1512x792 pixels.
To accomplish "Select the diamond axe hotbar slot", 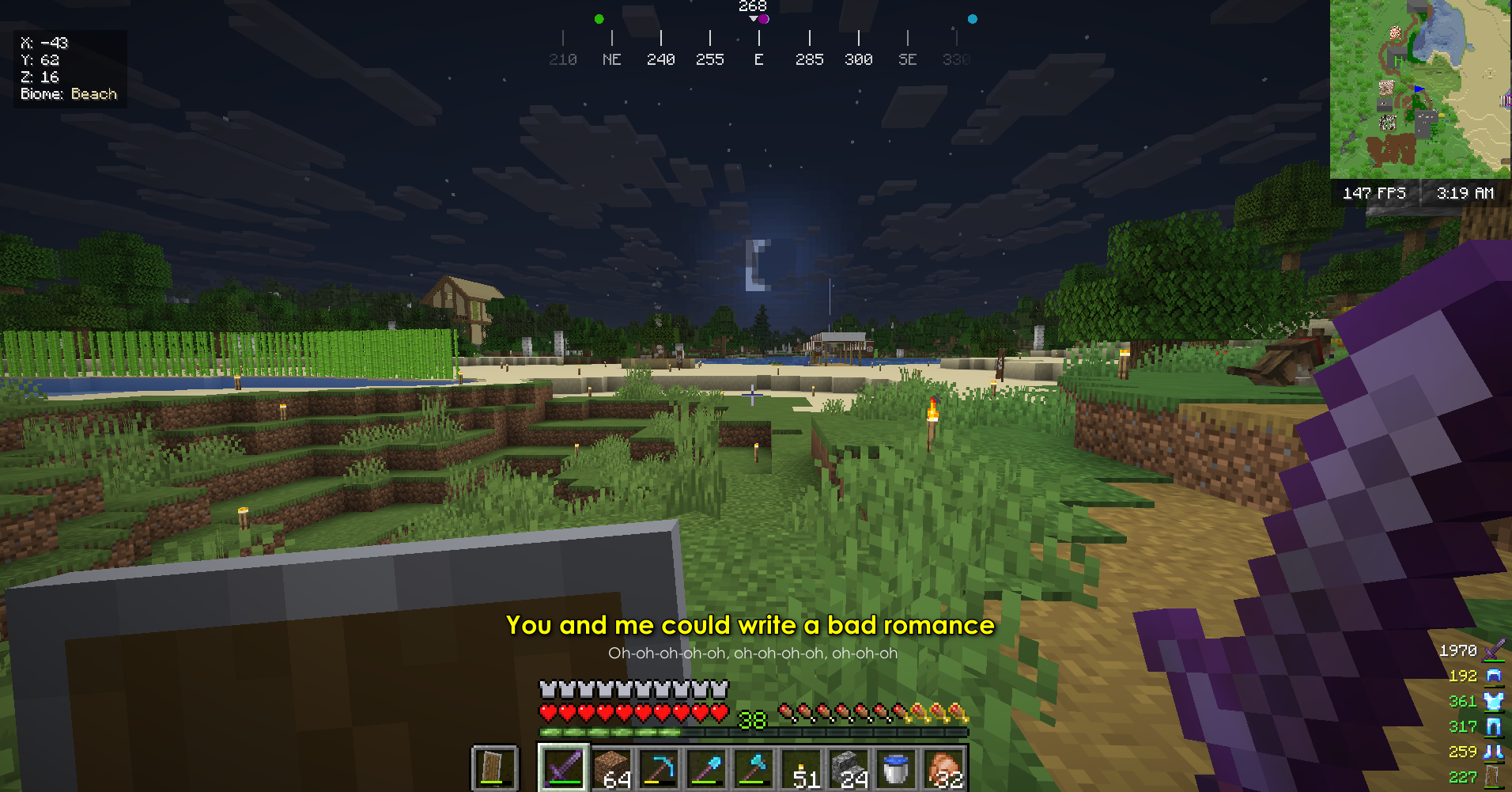I will coord(754,767).
